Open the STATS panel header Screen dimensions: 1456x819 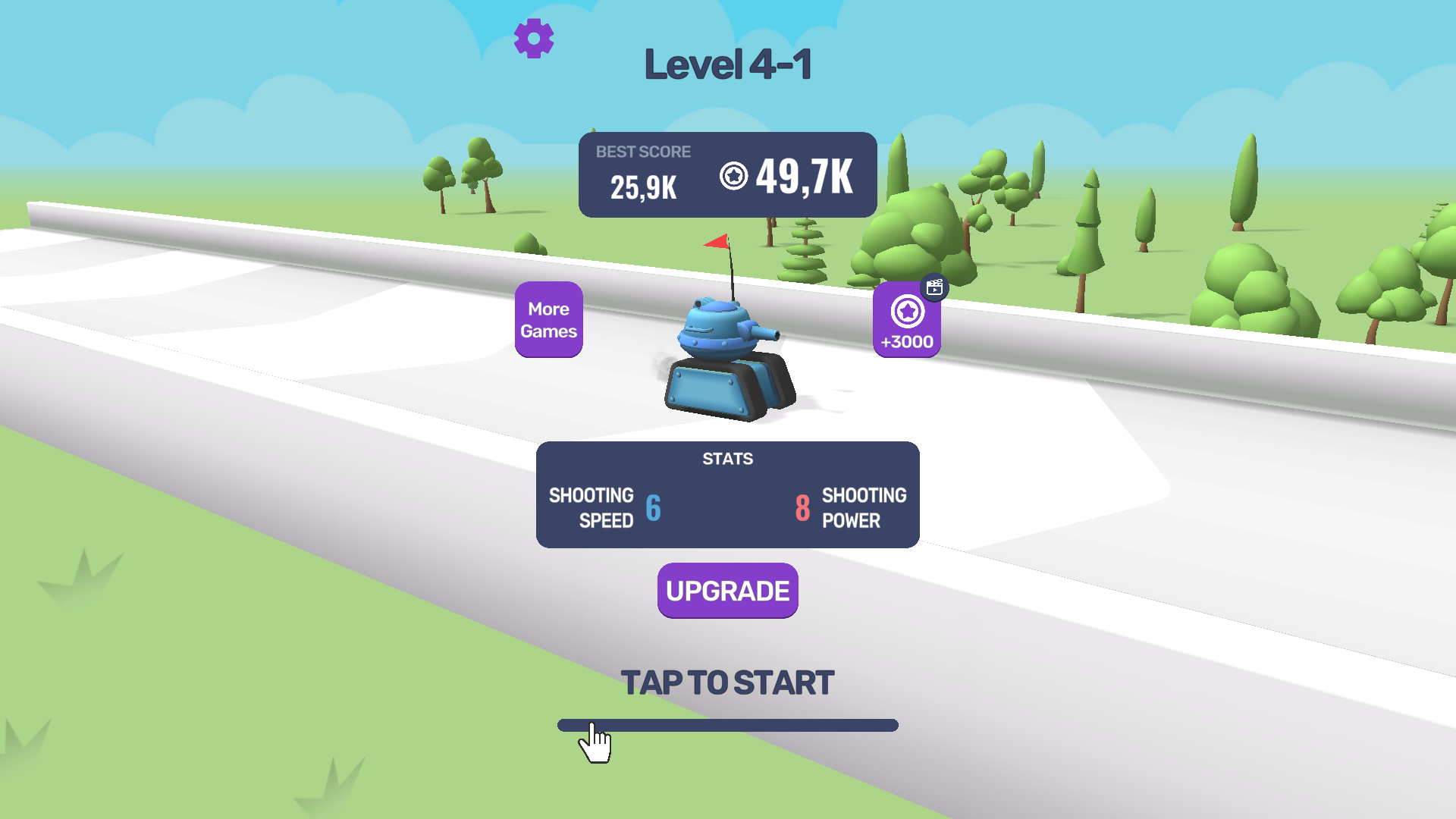point(727,458)
